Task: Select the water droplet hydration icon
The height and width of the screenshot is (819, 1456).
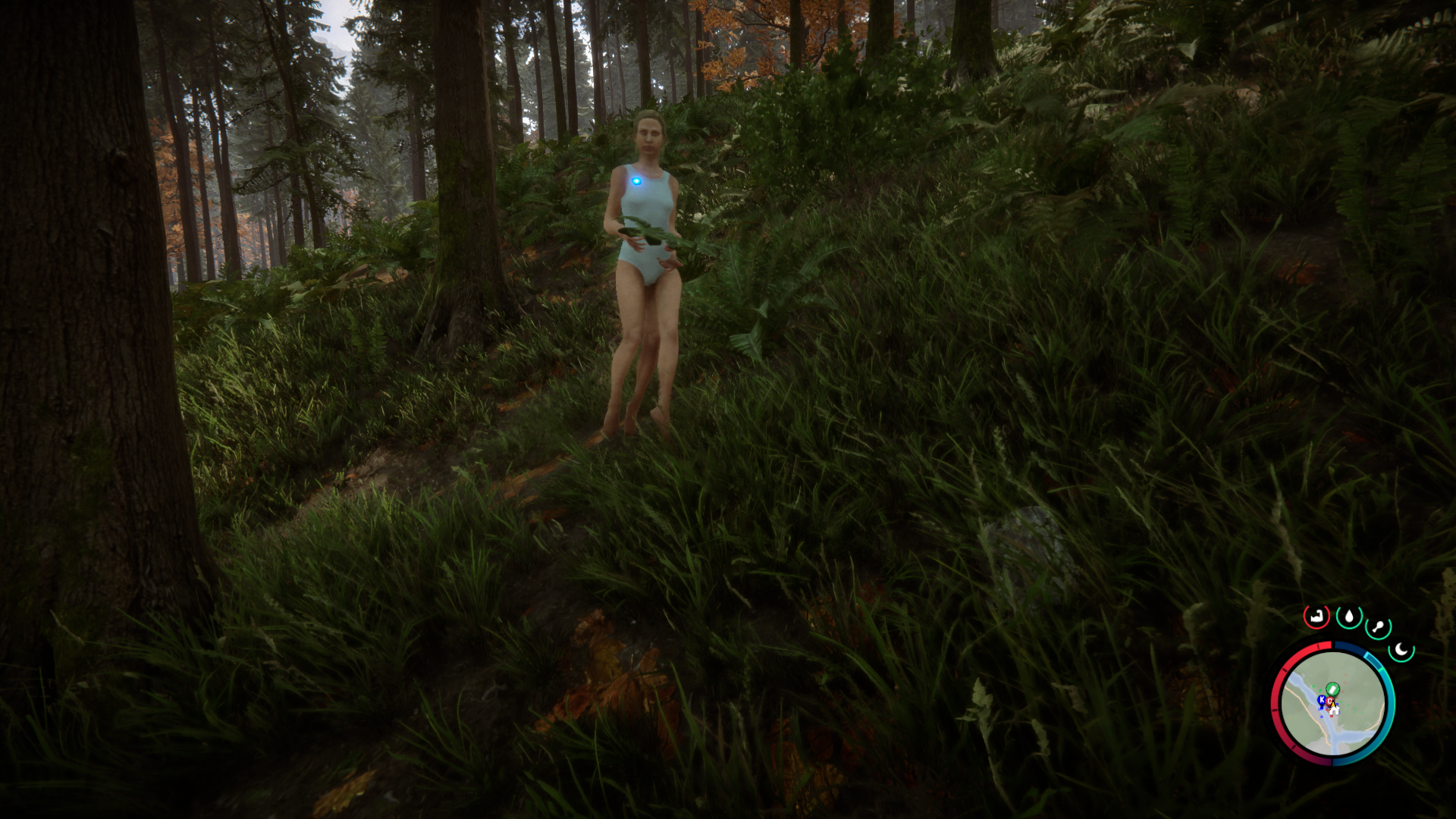Action: click(1349, 617)
